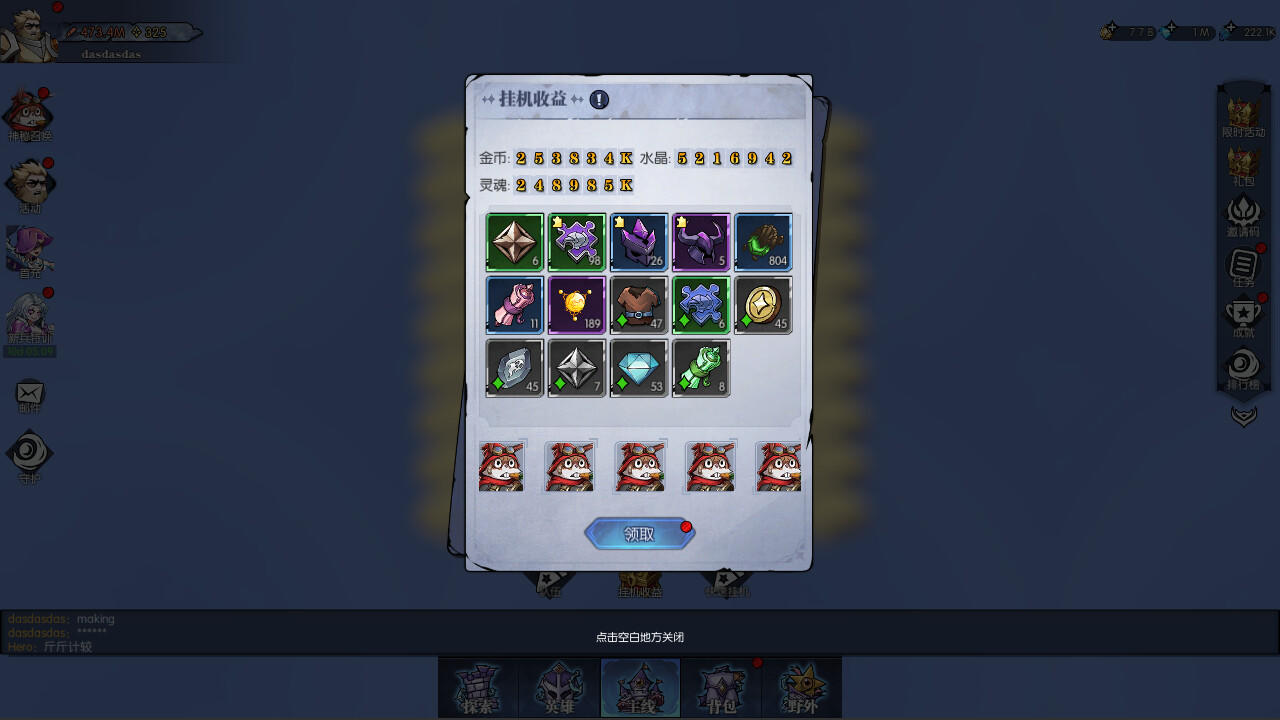Image resolution: width=1280 pixels, height=720 pixels.
Task: Switch to the 英雄 hero tab
Action: coord(558,688)
